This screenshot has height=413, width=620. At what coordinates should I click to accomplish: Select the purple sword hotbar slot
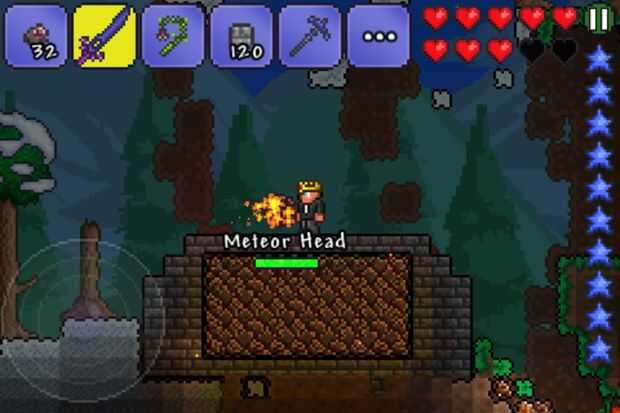pyautogui.click(x=105, y=35)
